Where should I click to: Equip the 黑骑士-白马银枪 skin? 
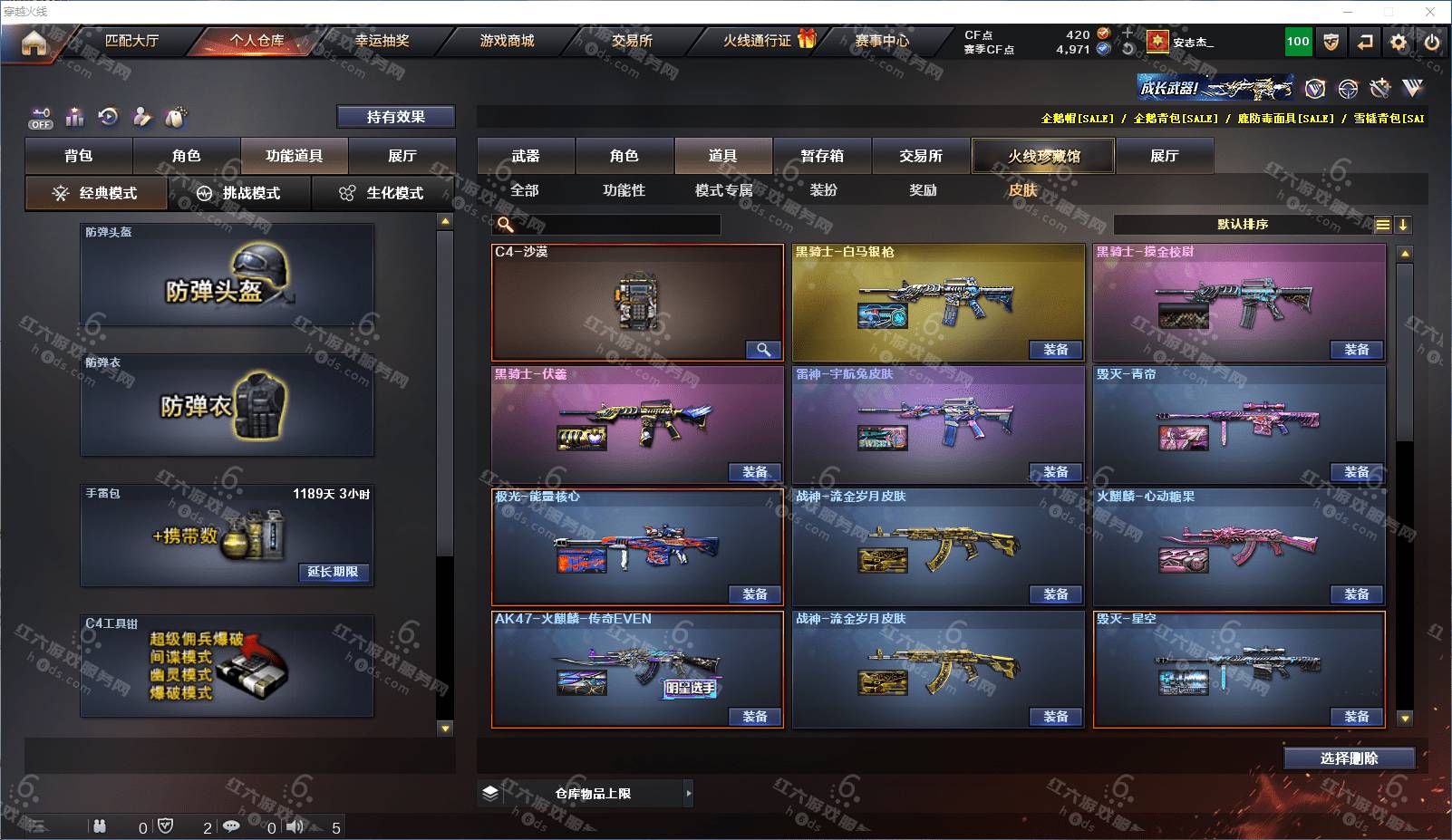[x=1056, y=350]
